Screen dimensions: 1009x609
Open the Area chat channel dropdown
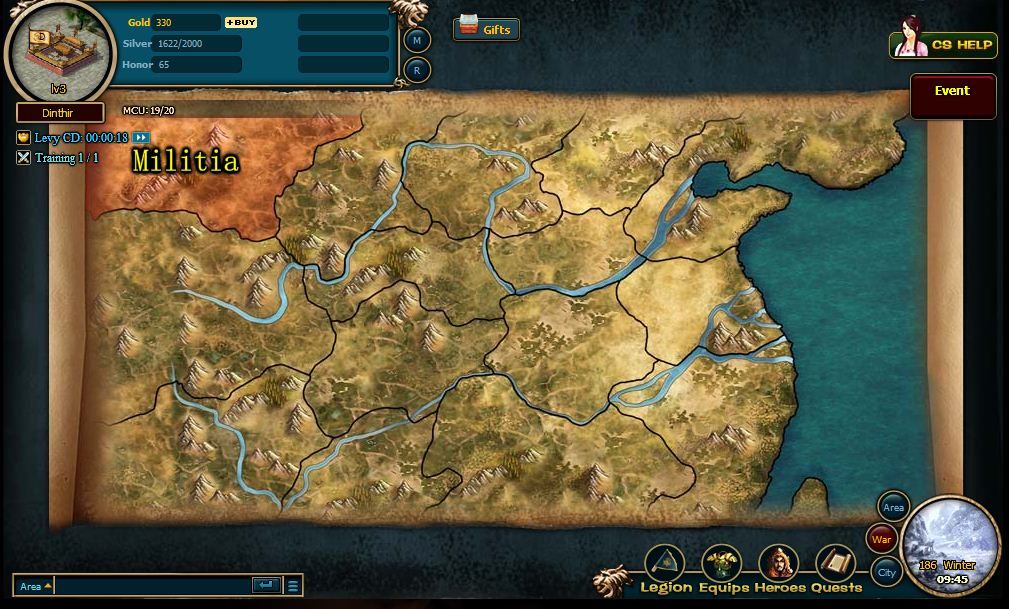point(35,586)
